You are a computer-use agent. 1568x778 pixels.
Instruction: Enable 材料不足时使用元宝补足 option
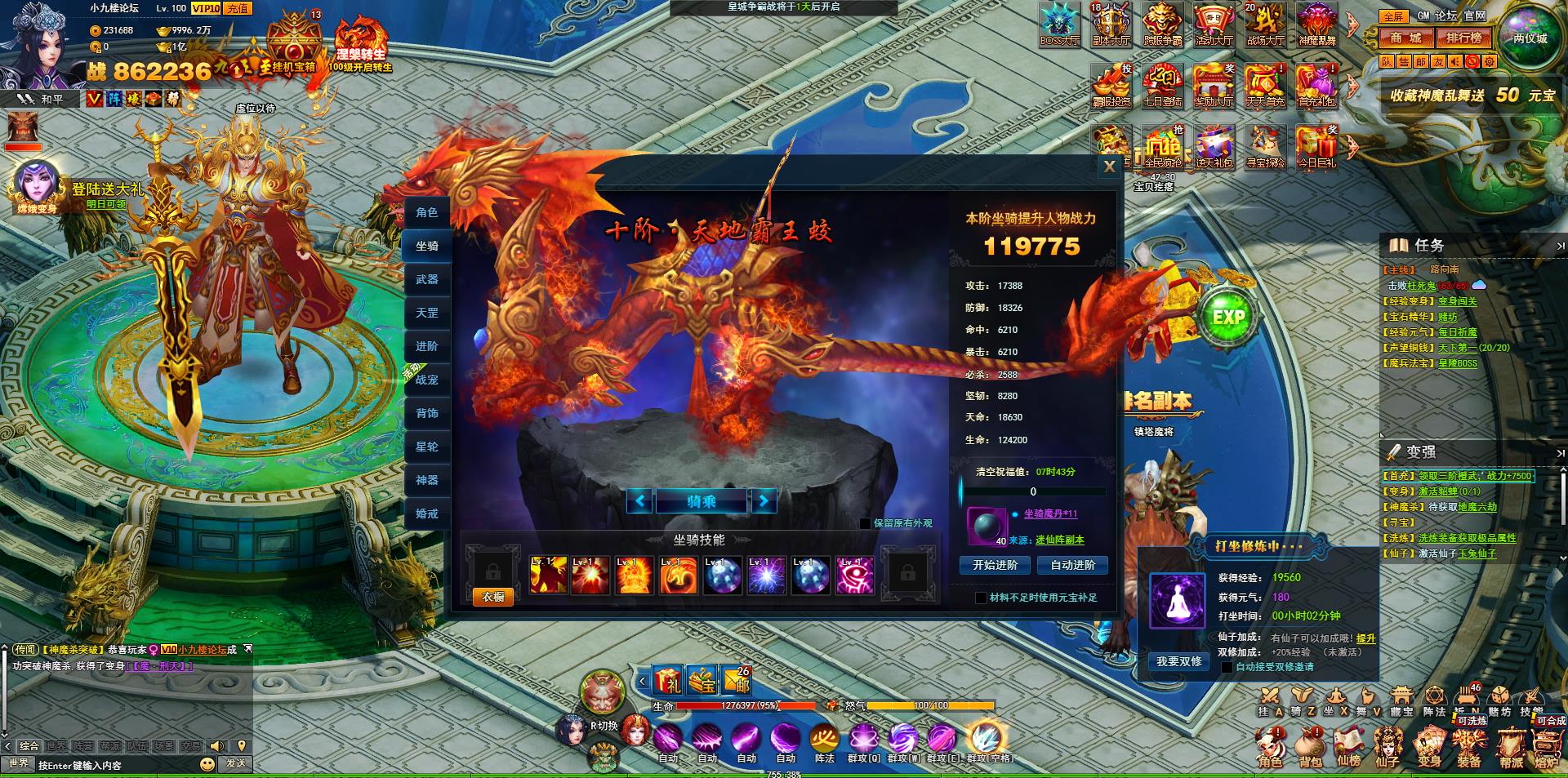[x=982, y=598]
